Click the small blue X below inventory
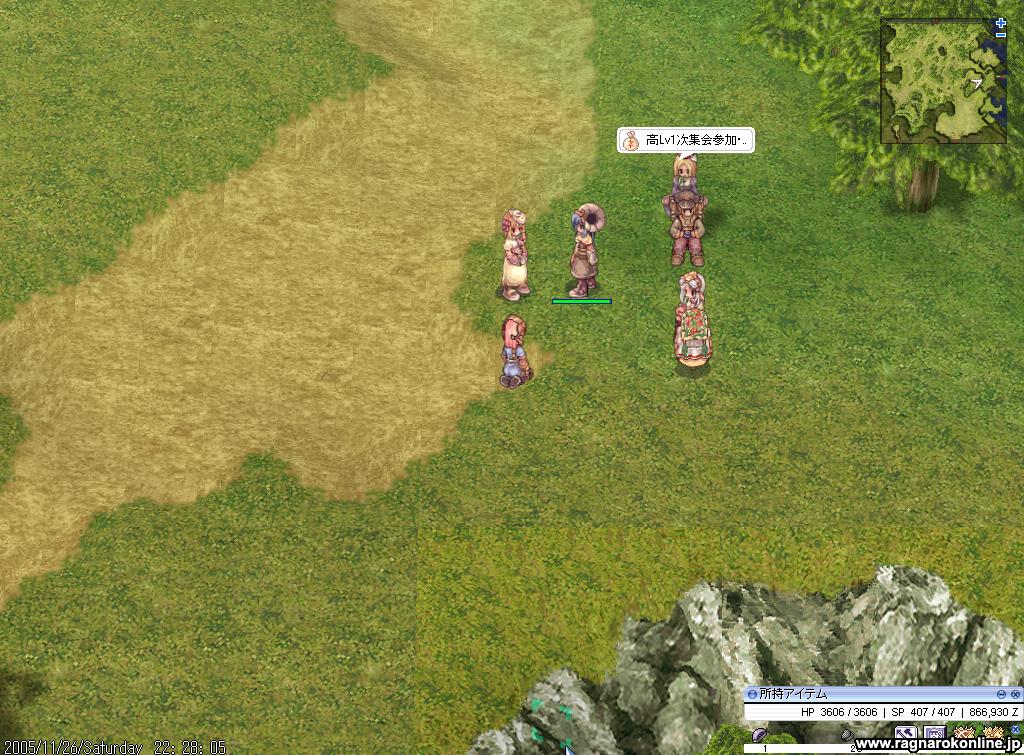Image resolution: width=1024 pixels, height=755 pixels. [x=1016, y=731]
